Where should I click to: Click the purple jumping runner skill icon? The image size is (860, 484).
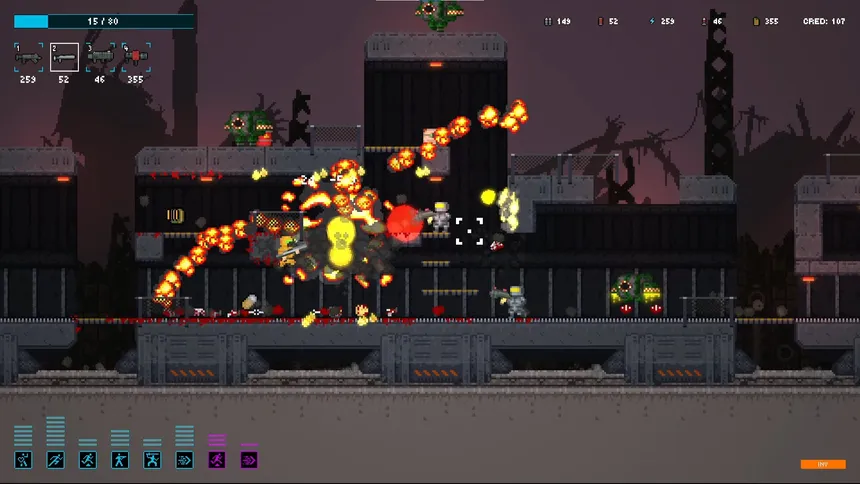click(x=217, y=460)
